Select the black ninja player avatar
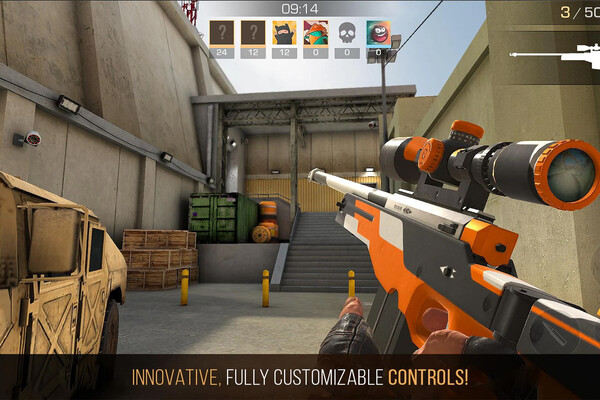The width and height of the screenshot is (600, 400). click(284, 33)
